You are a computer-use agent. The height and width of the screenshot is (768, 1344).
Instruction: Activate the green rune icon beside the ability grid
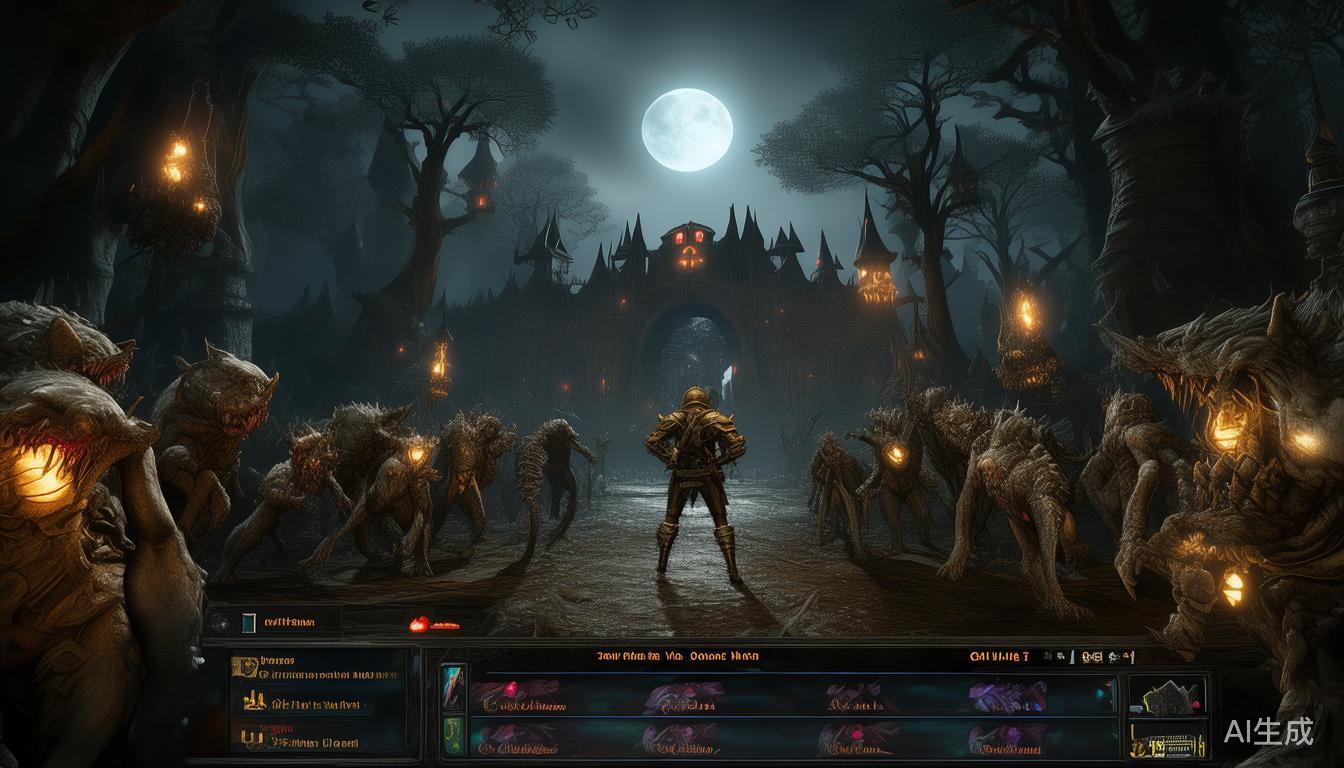[453, 732]
